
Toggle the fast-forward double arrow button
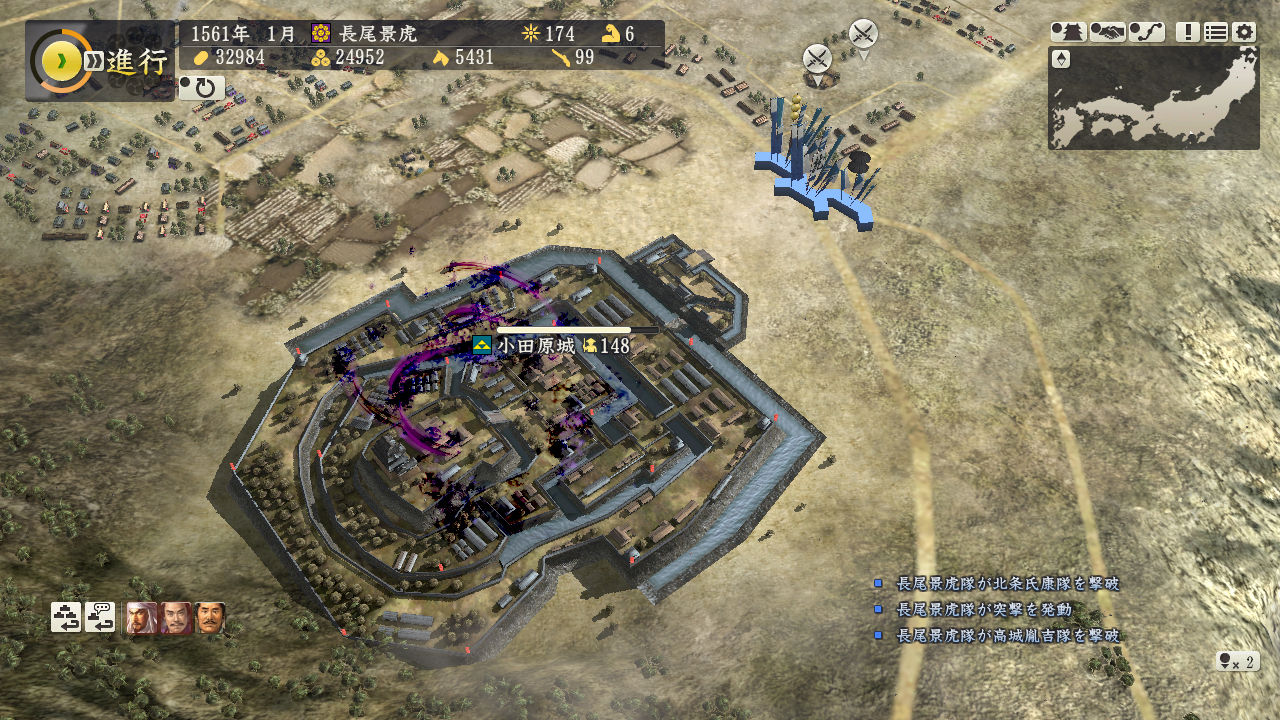click(x=93, y=62)
